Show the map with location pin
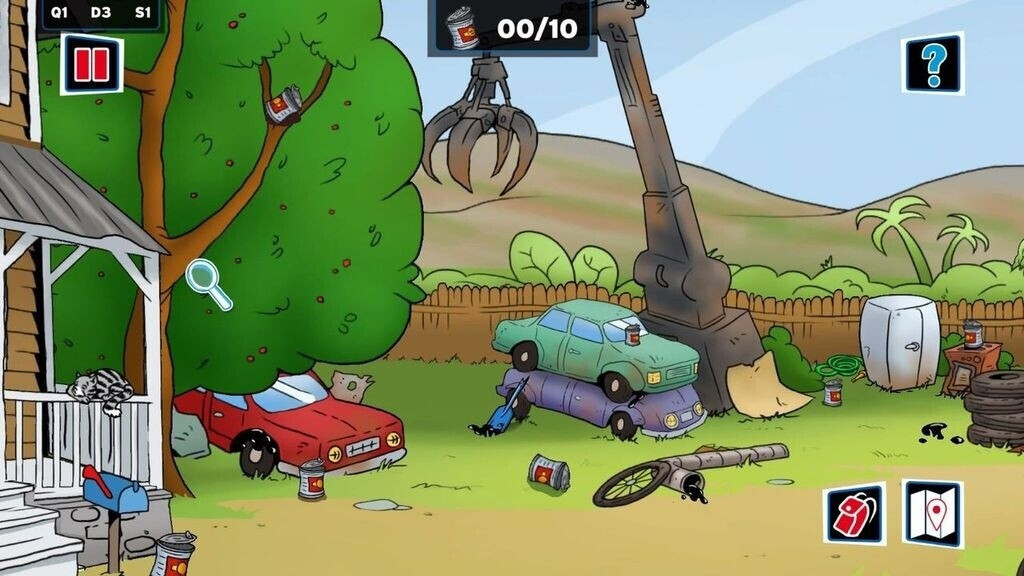 click(932, 514)
